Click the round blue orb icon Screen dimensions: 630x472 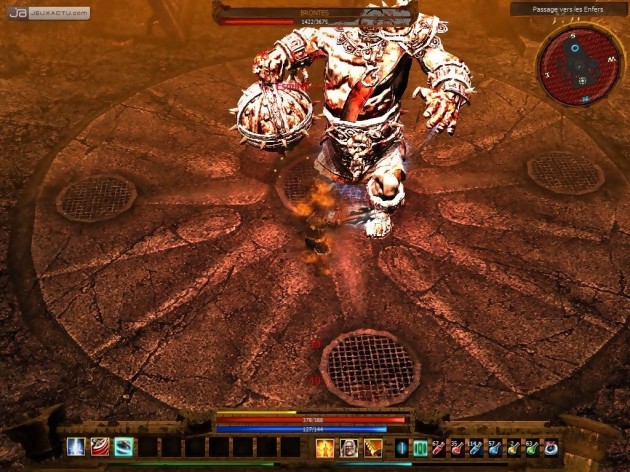551,448
